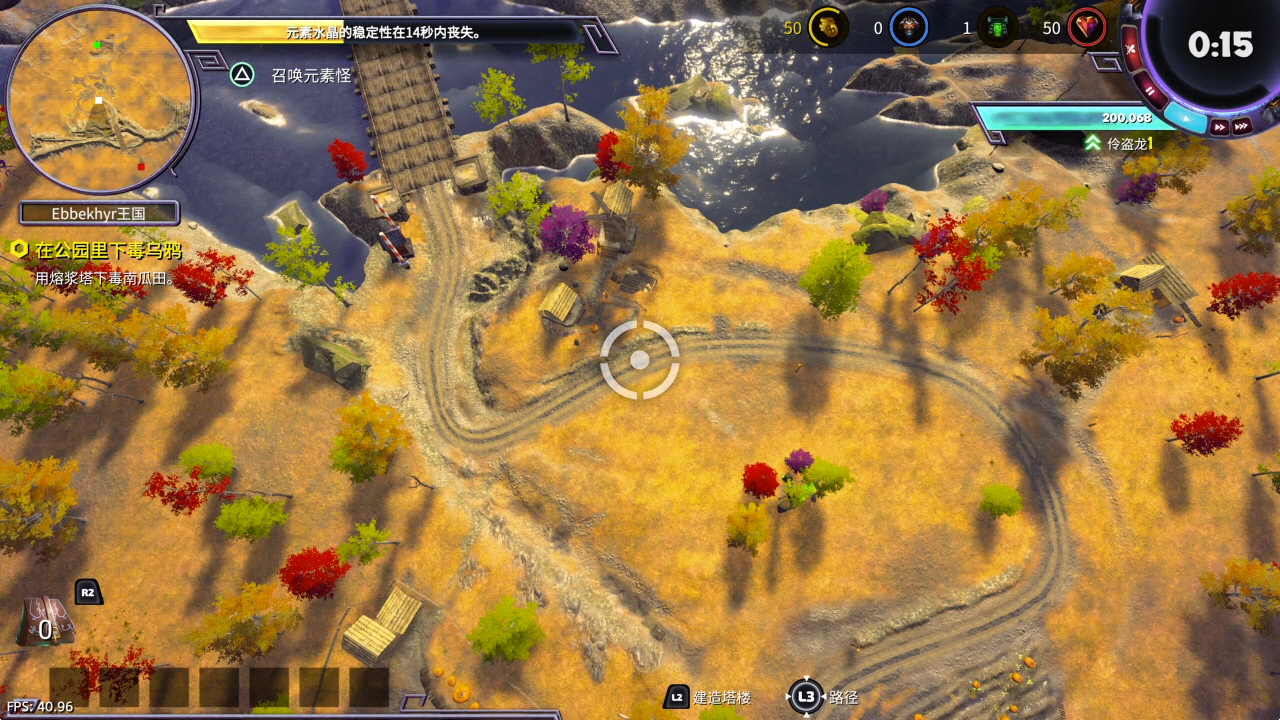Switch to triple fast-forward speed

click(x=1241, y=126)
